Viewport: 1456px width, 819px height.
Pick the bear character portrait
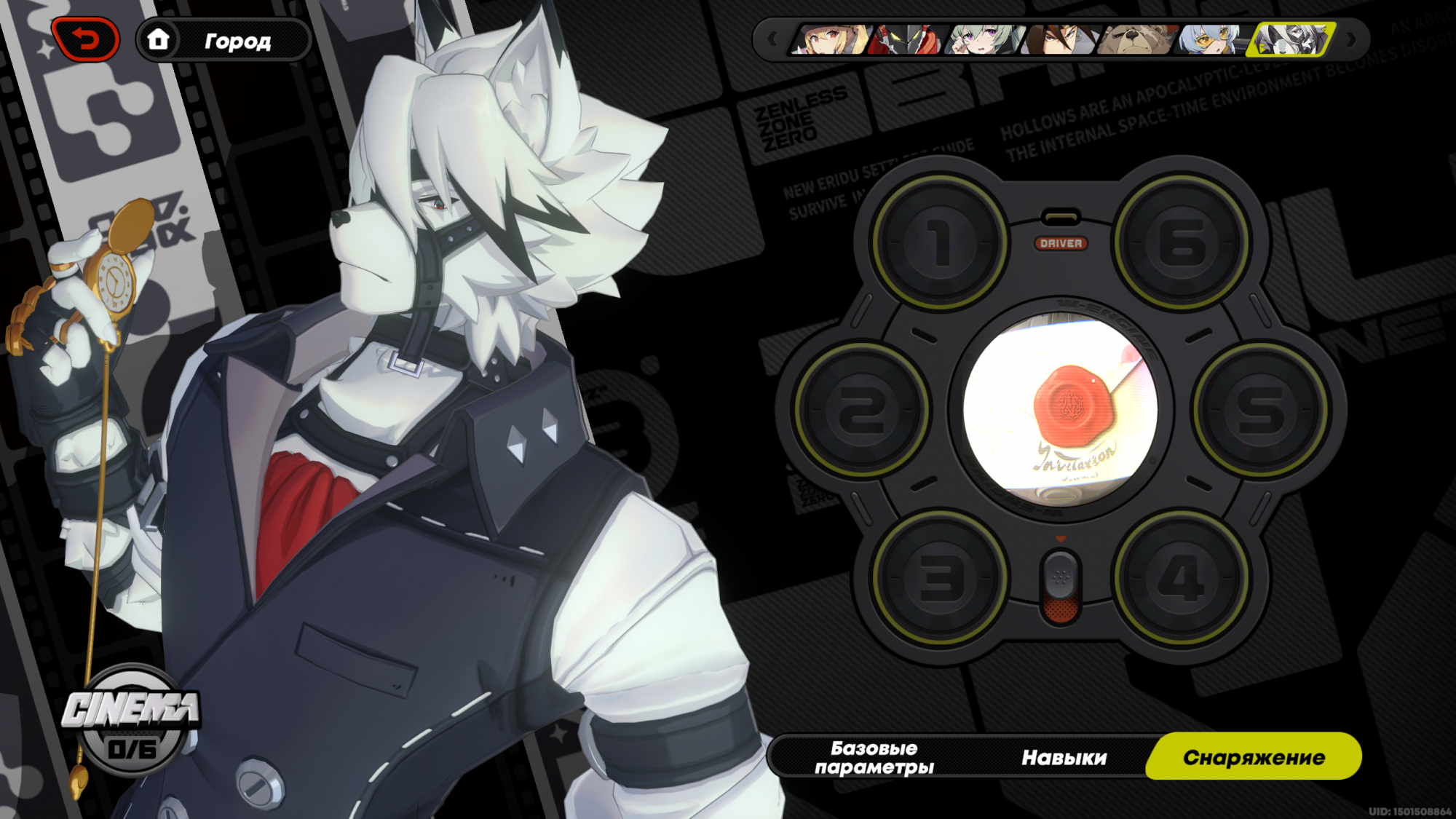1136,39
